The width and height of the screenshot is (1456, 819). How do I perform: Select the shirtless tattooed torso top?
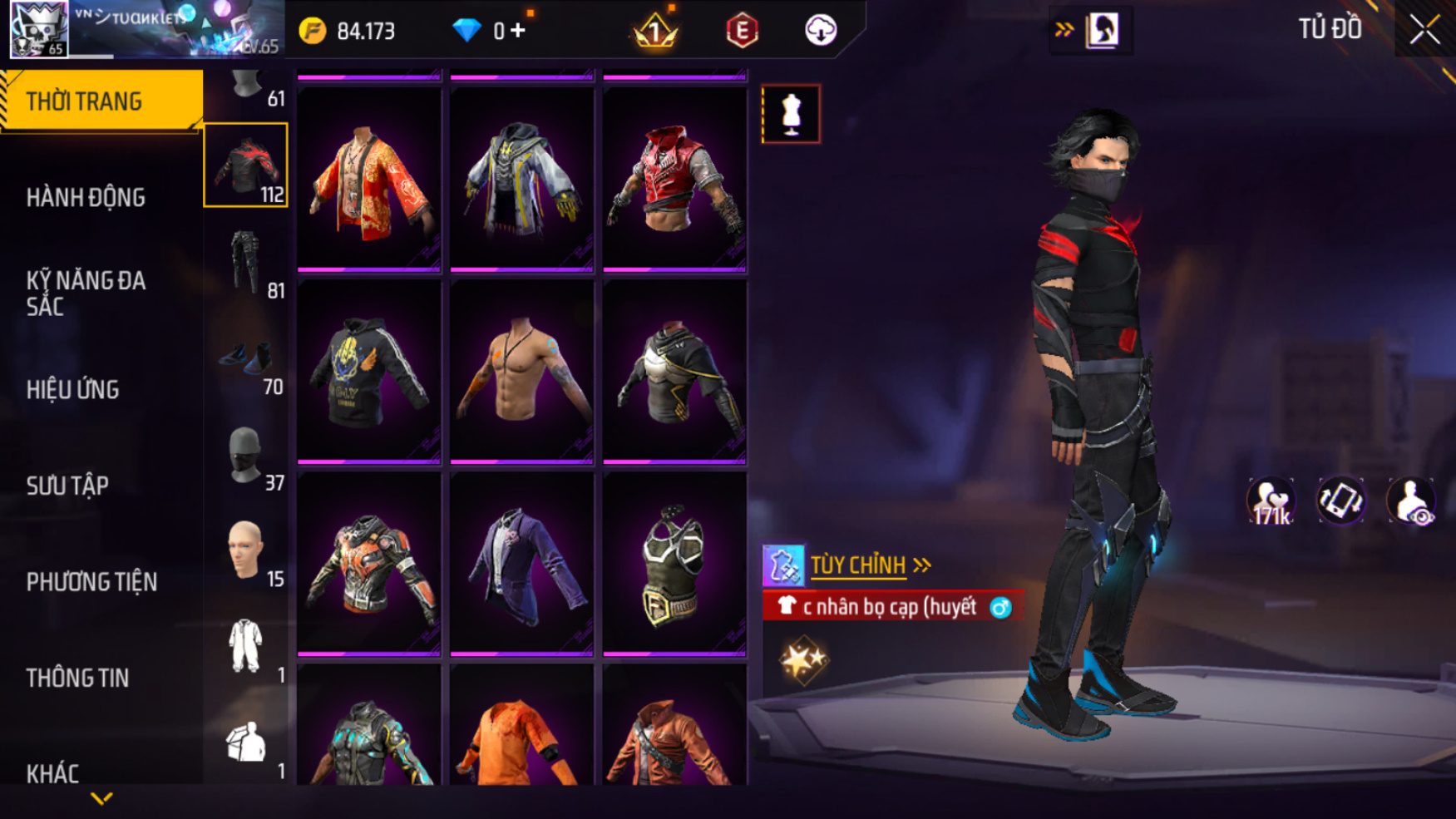(521, 372)
